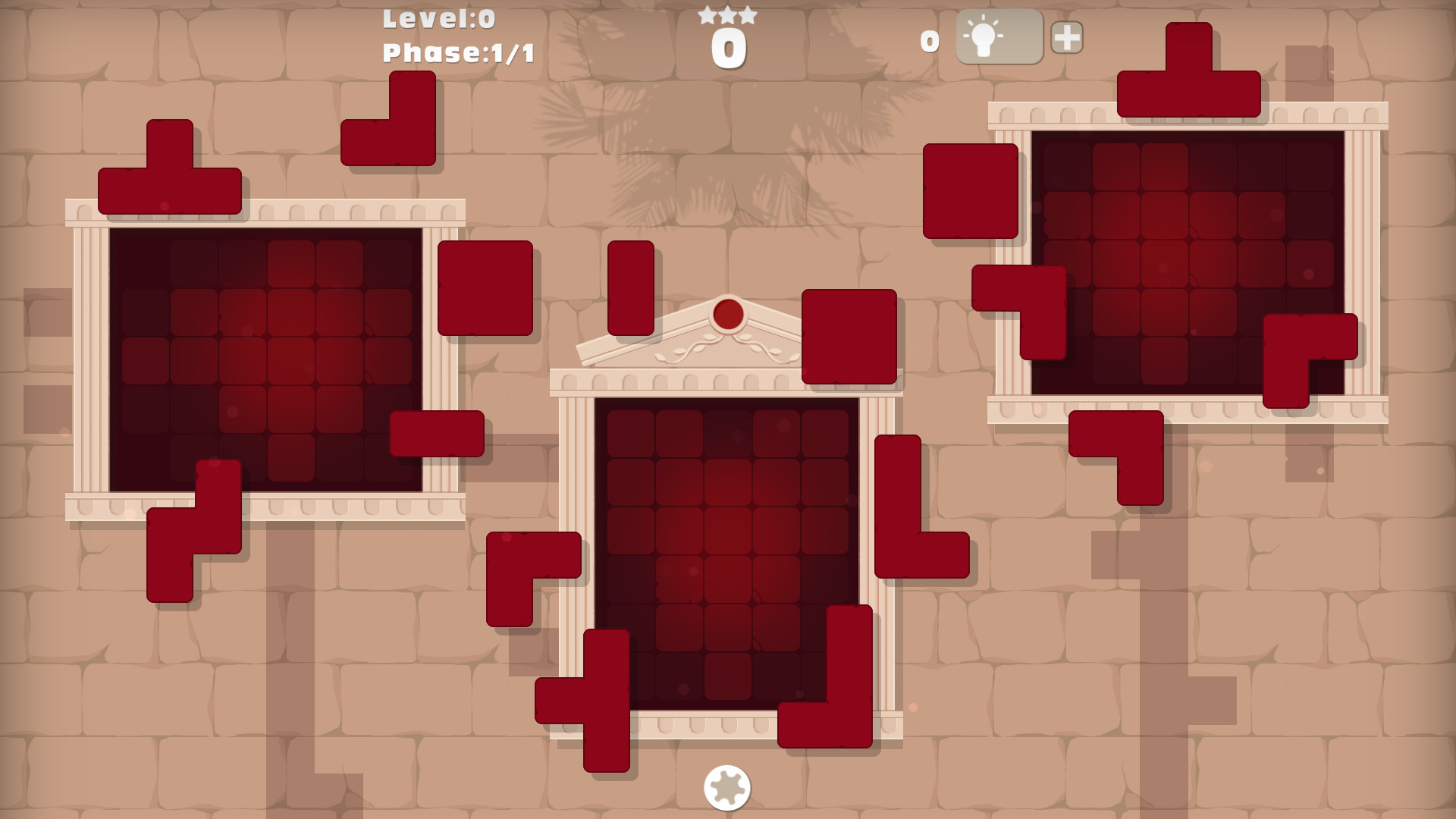Pick the small square piece left of pediment
This screenshot has width=1456, height=819.
click(486, 288)
